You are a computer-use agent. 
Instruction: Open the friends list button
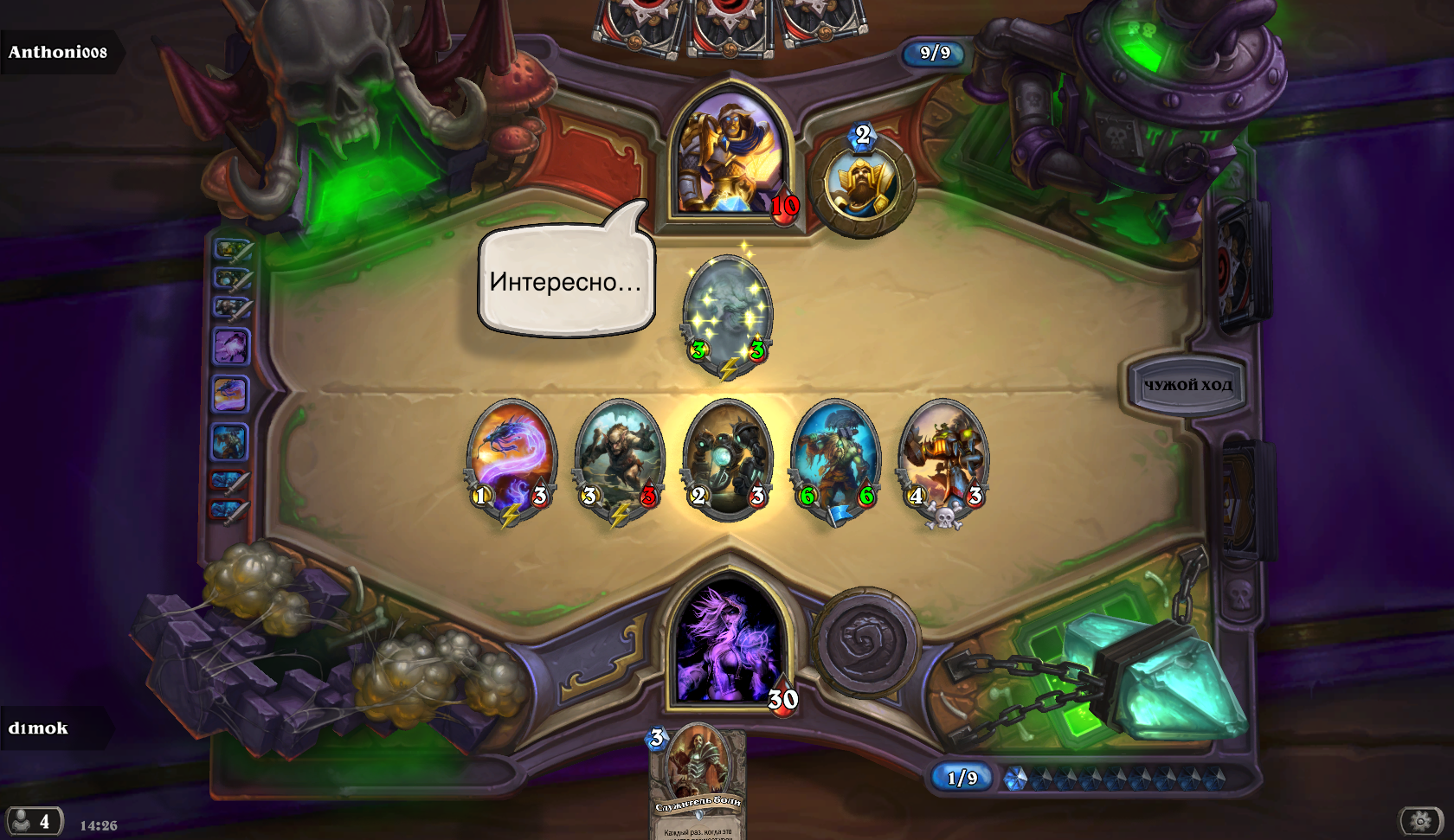pos(33,821)
